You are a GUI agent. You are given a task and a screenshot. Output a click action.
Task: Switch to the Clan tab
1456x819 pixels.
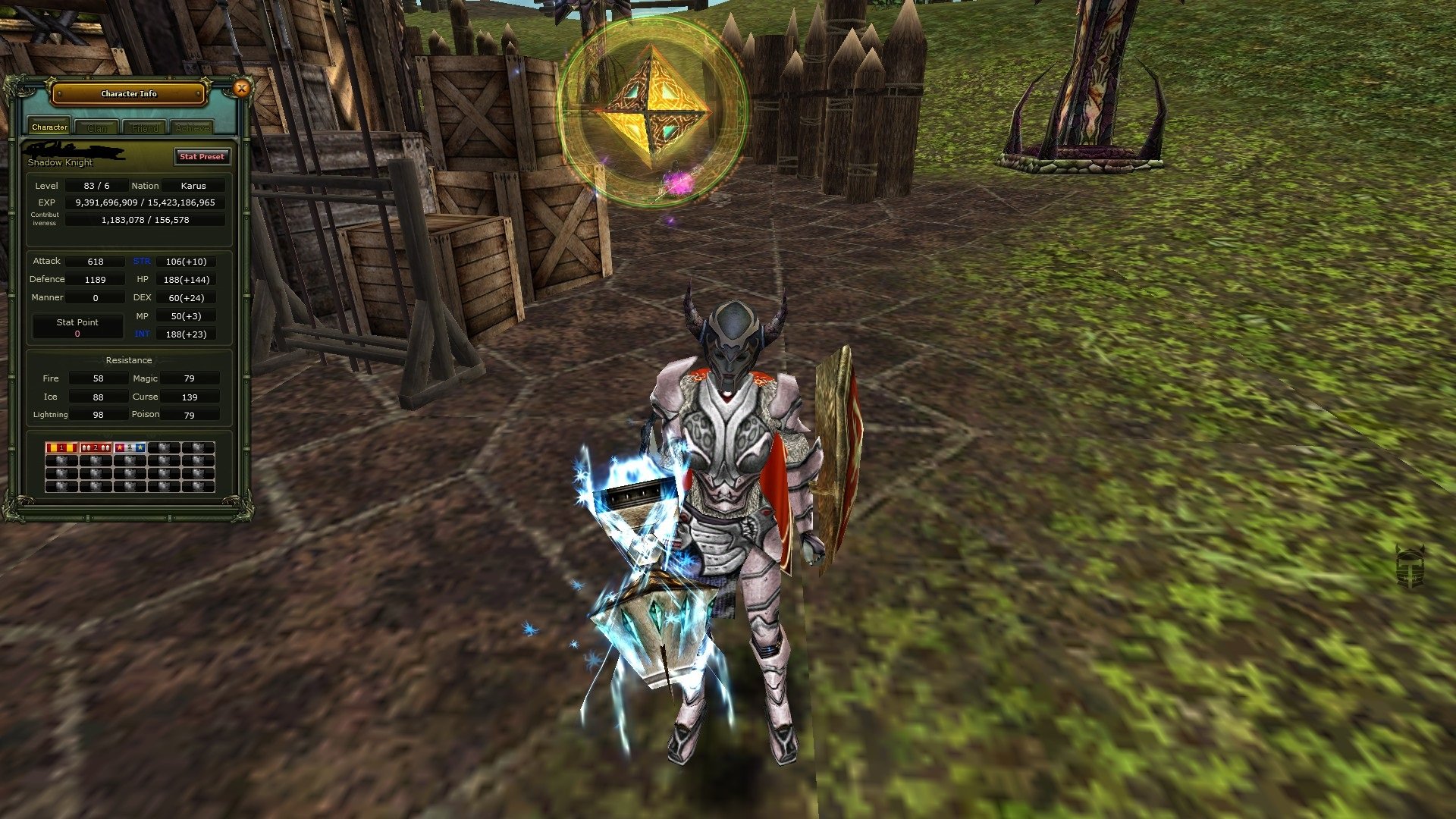click(x=97, y=127)
